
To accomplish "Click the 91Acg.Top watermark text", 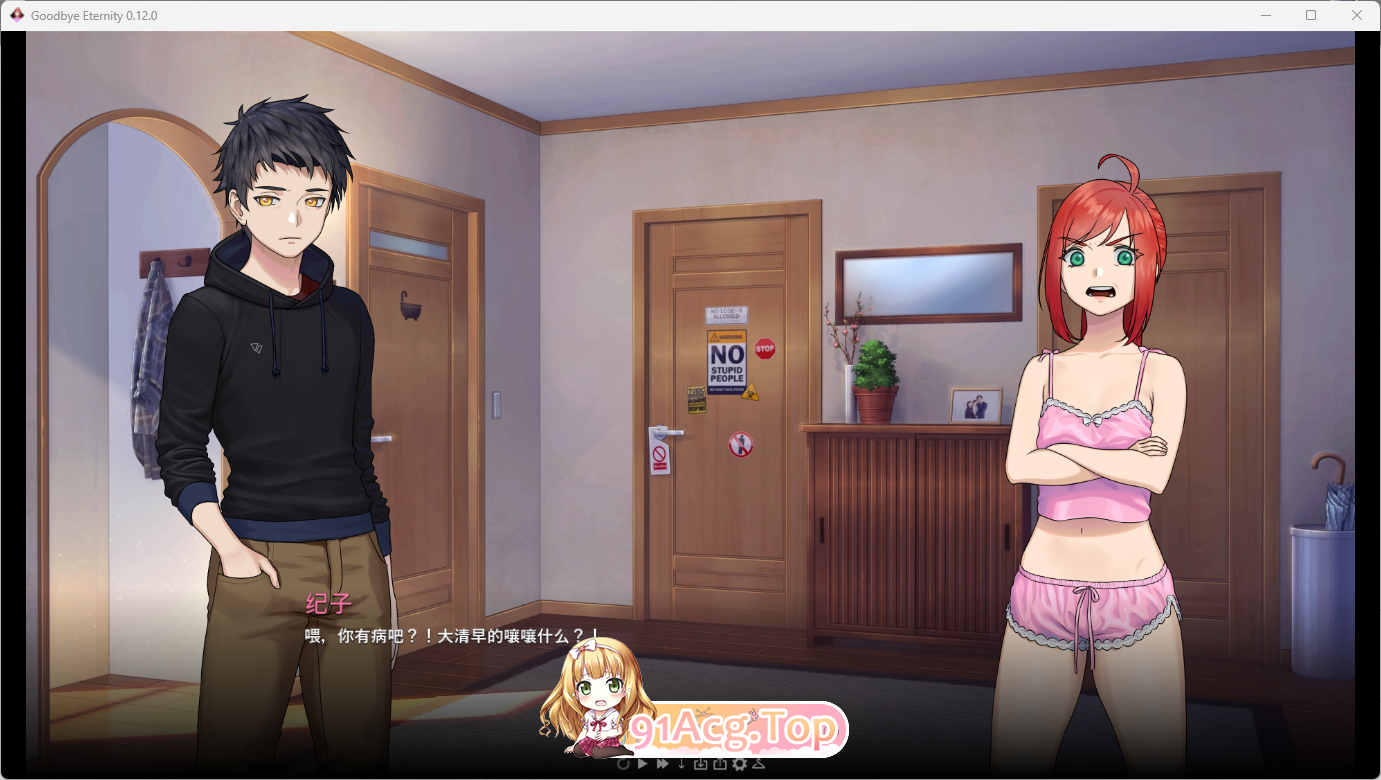I will point(733,730).
